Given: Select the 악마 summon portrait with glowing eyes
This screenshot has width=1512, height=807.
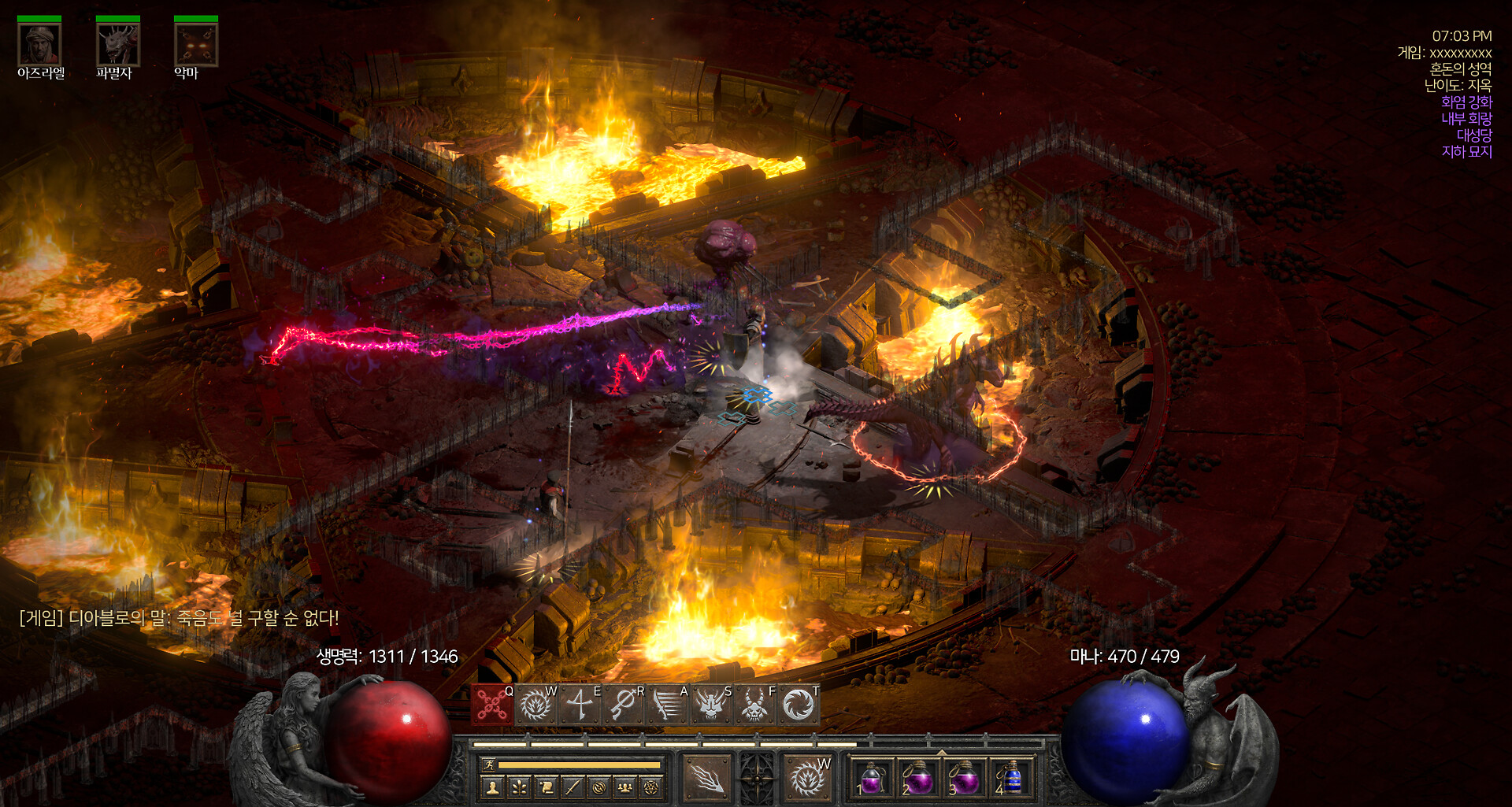Looking at the screenshot, I should click(195, 45).
